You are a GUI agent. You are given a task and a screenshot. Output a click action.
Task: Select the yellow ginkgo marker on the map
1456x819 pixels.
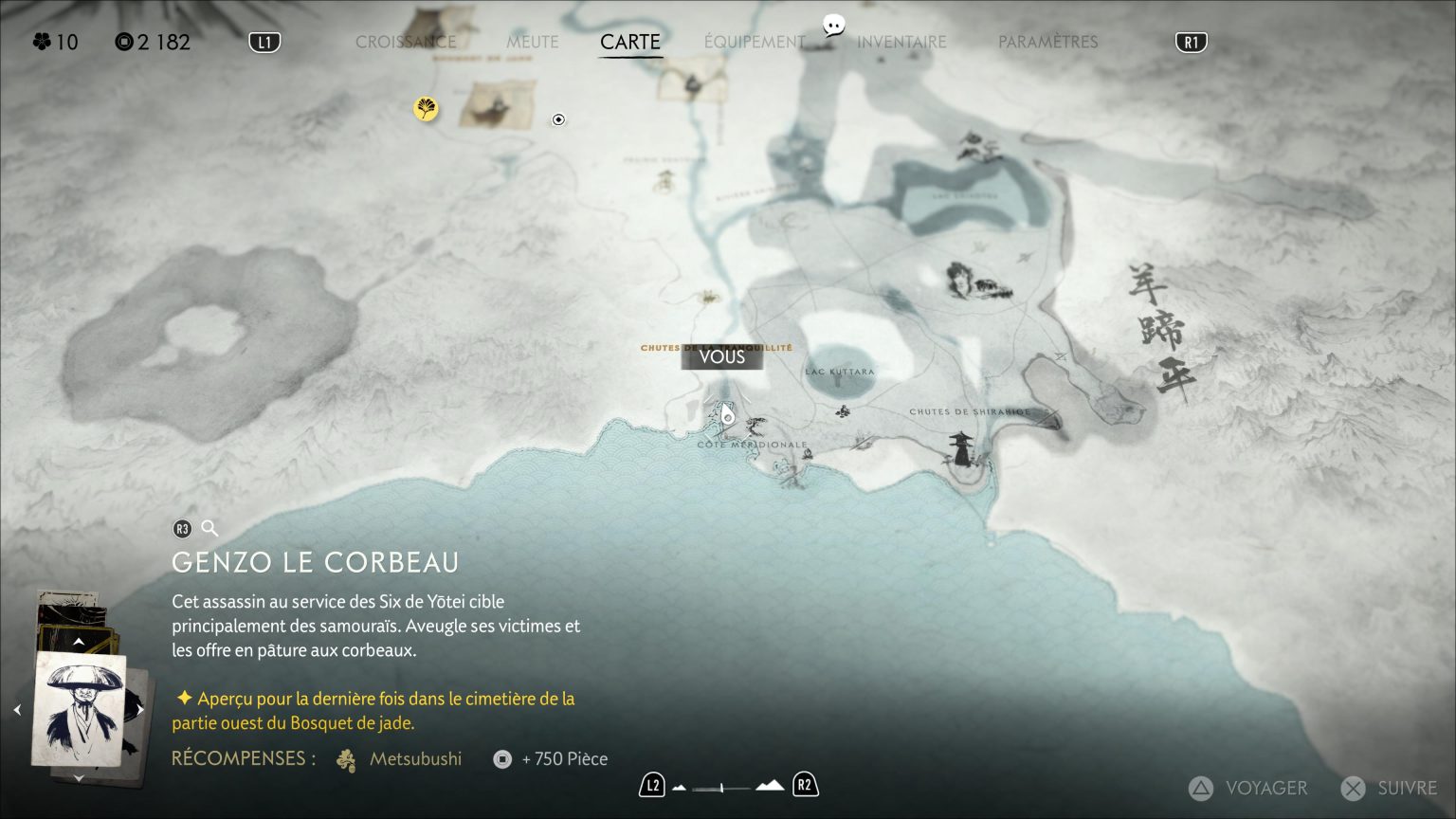click(x=426, y=108)
